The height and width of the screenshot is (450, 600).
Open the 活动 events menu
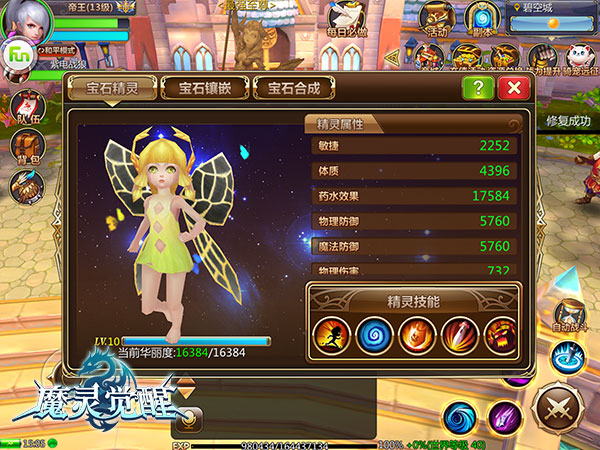coord(434,18)
